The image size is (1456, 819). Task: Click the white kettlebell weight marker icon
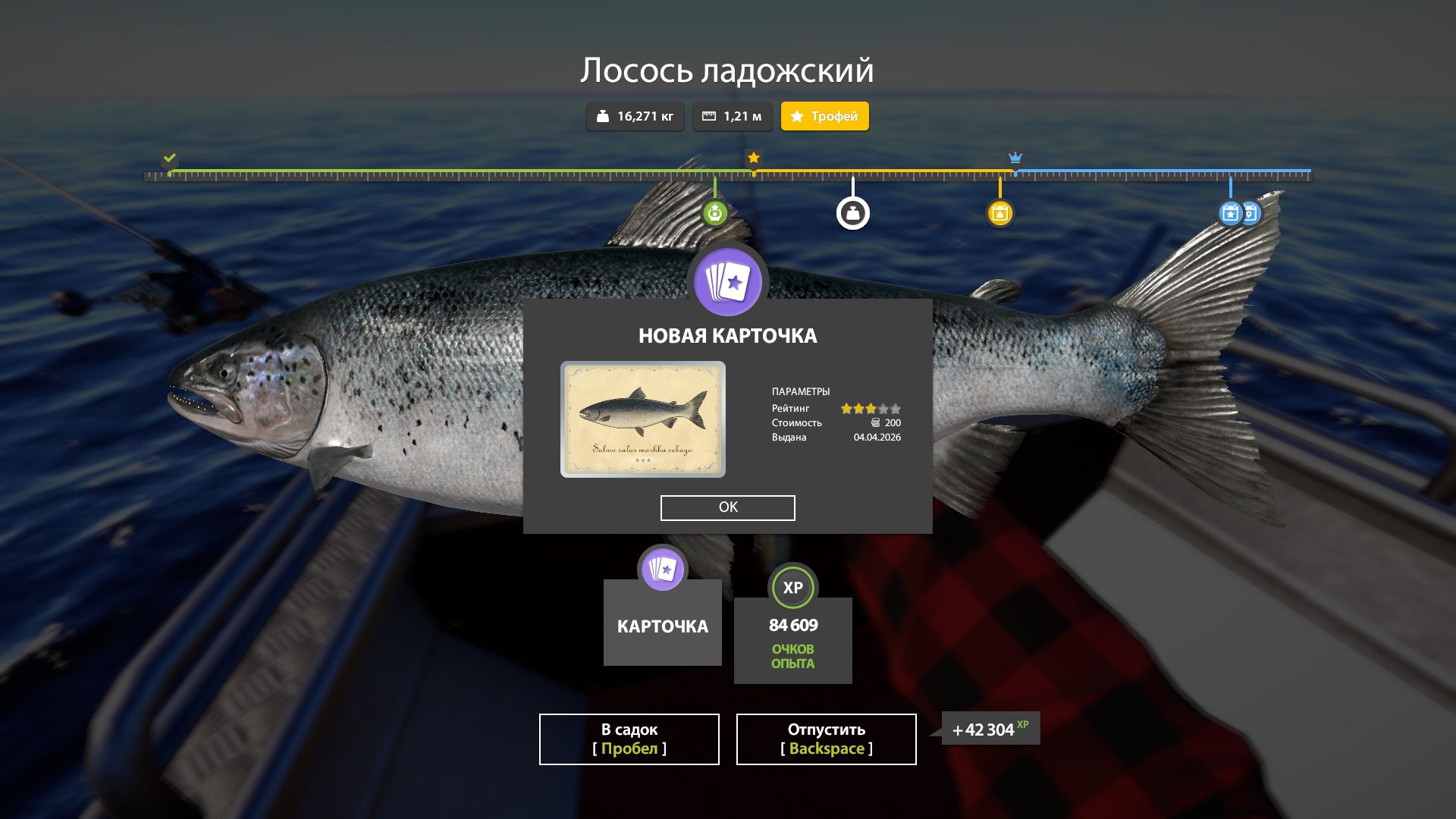click(x=853, y=213)
